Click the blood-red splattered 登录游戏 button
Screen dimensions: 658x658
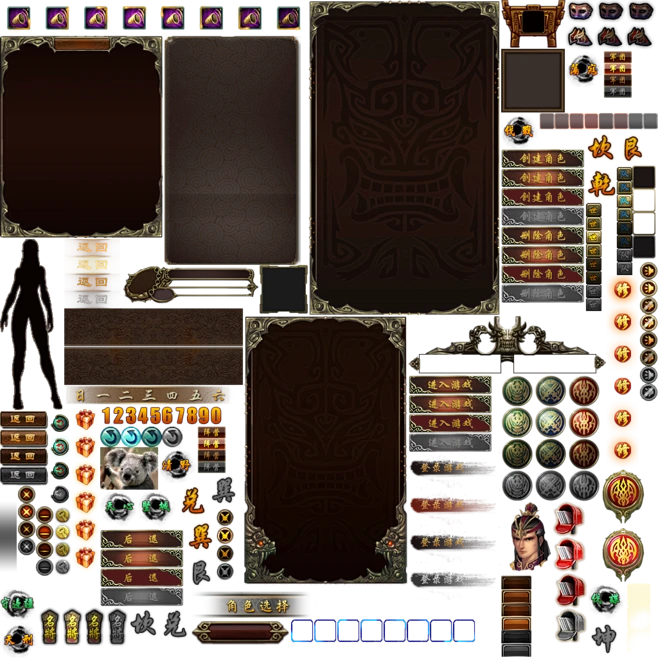[442, 505]
